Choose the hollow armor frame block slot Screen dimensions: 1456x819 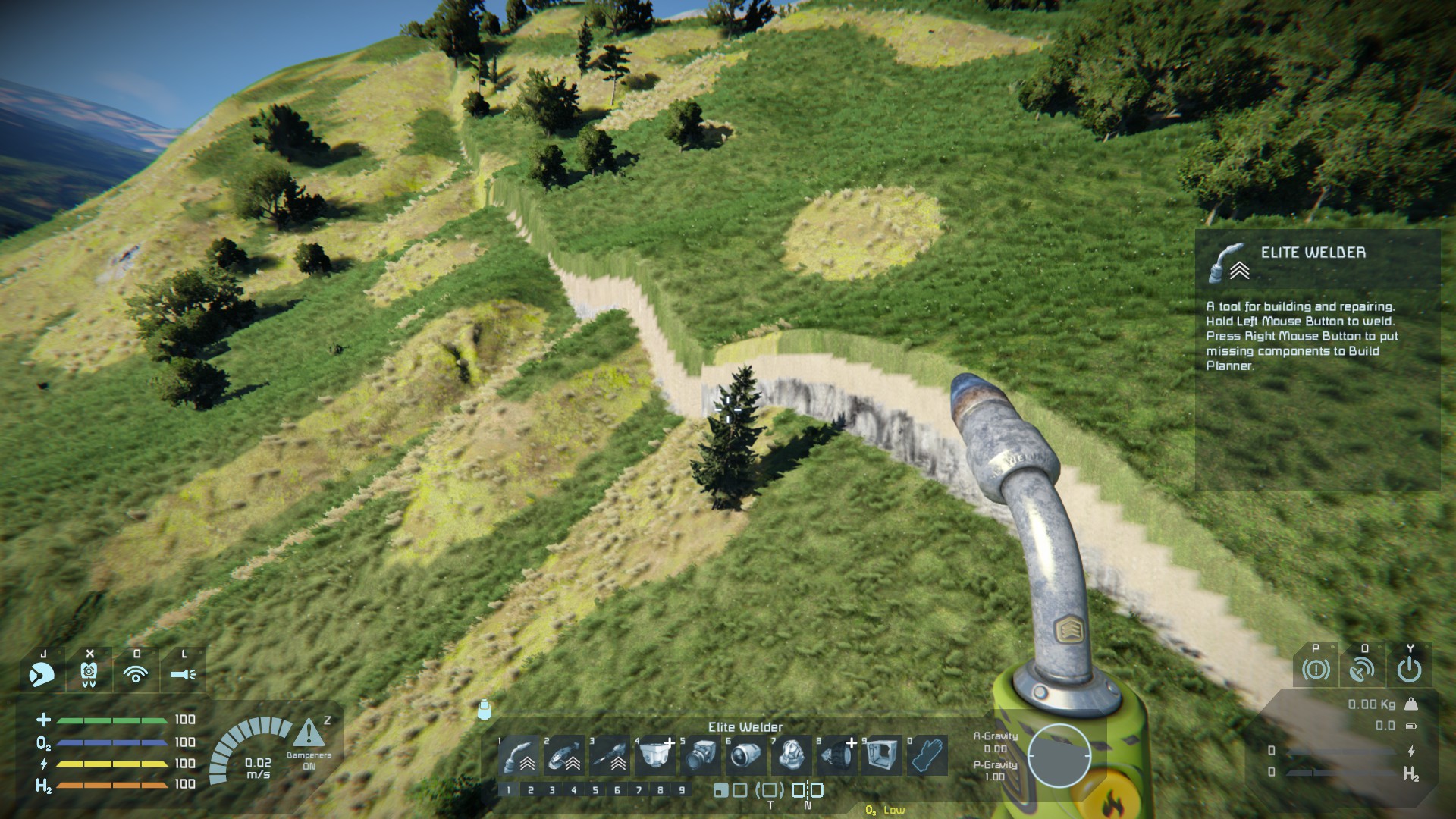(x=882, y=755)
